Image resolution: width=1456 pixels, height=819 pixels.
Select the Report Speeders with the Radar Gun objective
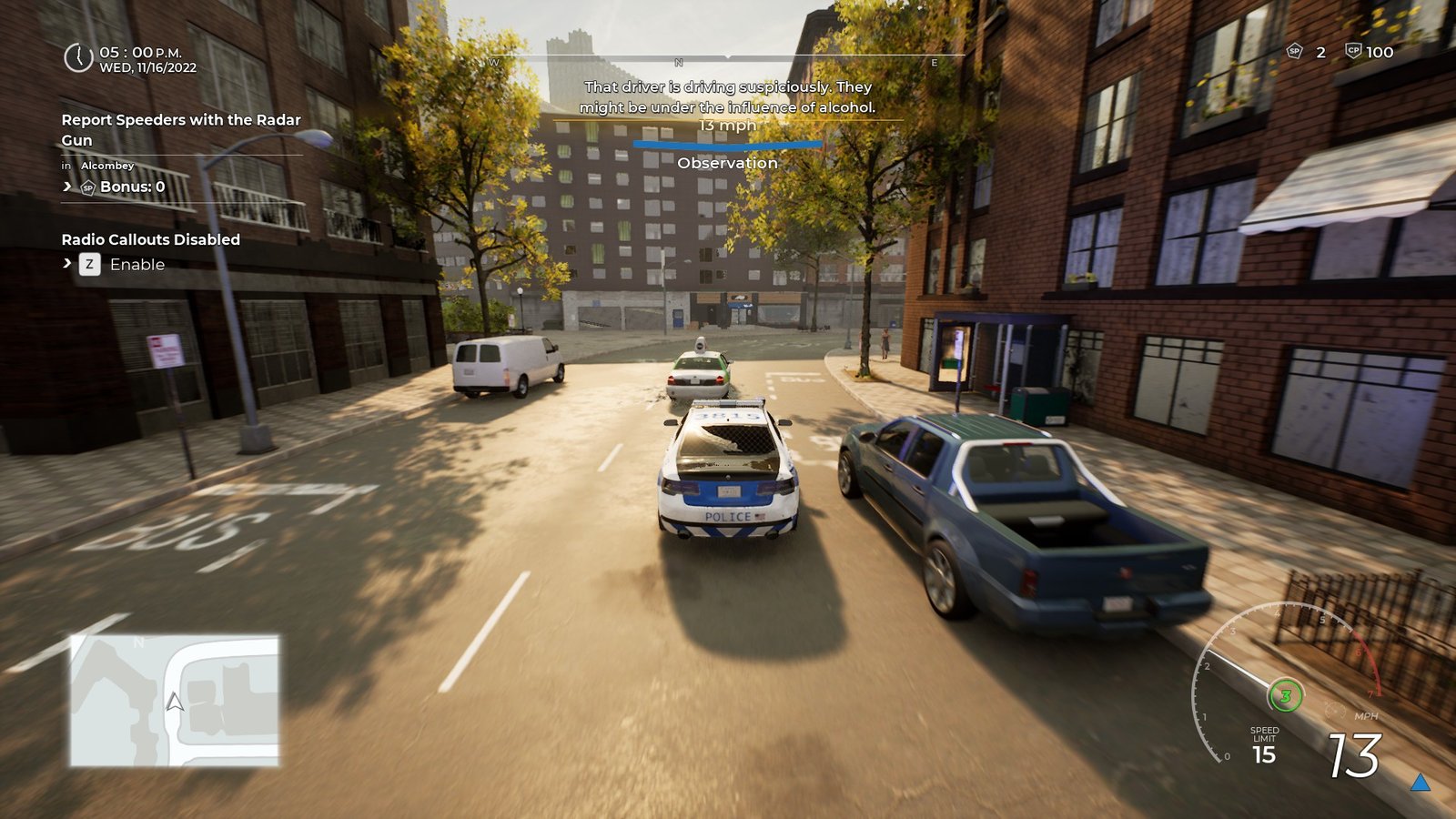(180, 129)
